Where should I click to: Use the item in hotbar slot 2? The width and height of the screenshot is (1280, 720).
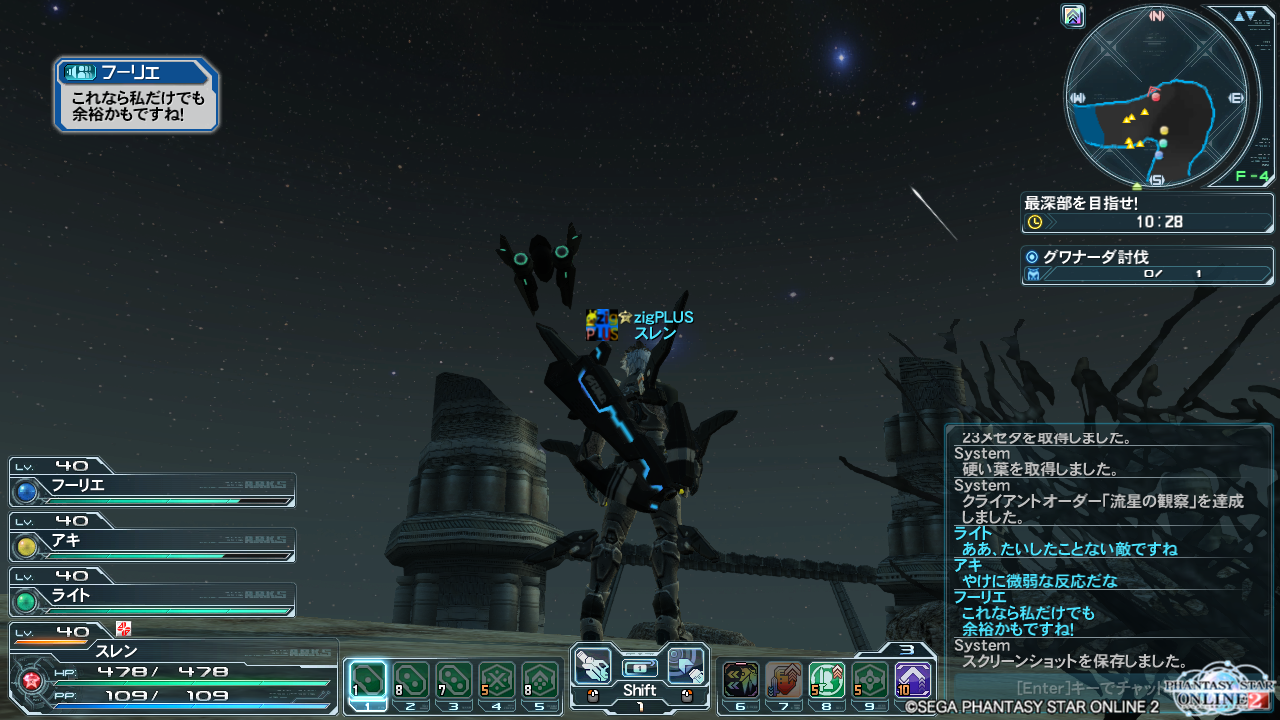(411, 682)
